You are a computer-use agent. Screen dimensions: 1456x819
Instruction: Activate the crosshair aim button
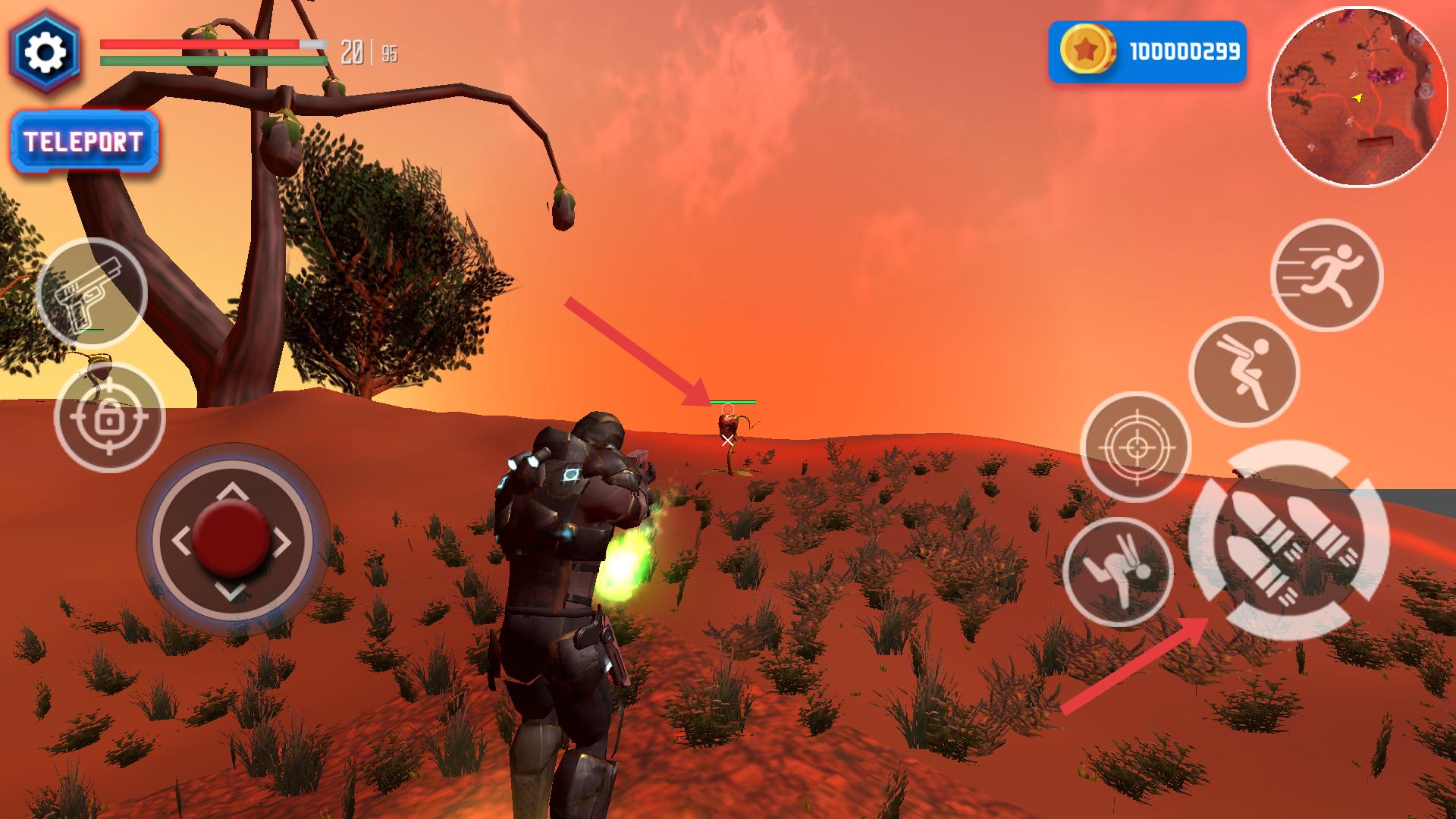1135,447
